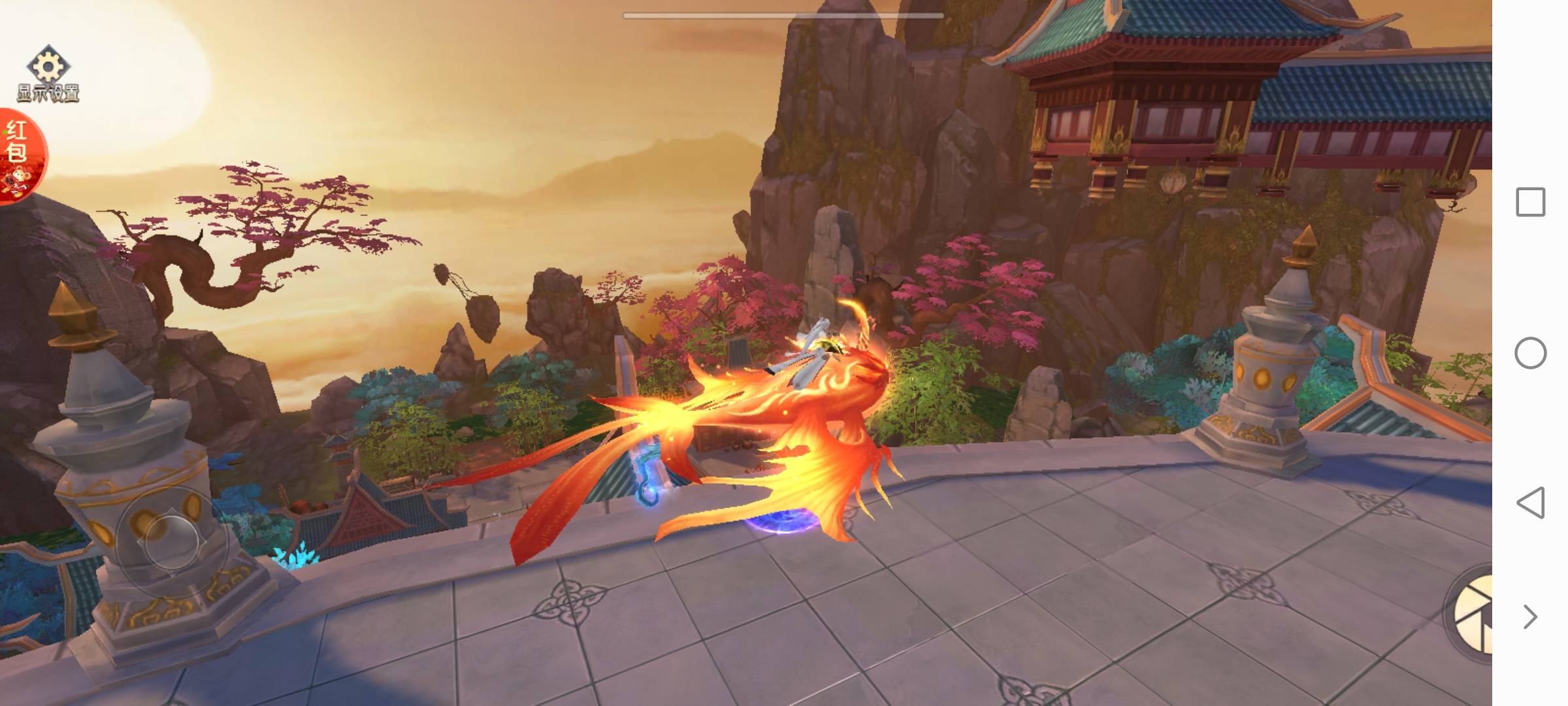The width and height of the screenshot is (1568, 706).
Task: Go back with the Android triangle button
Action: tap(1530, 503)
